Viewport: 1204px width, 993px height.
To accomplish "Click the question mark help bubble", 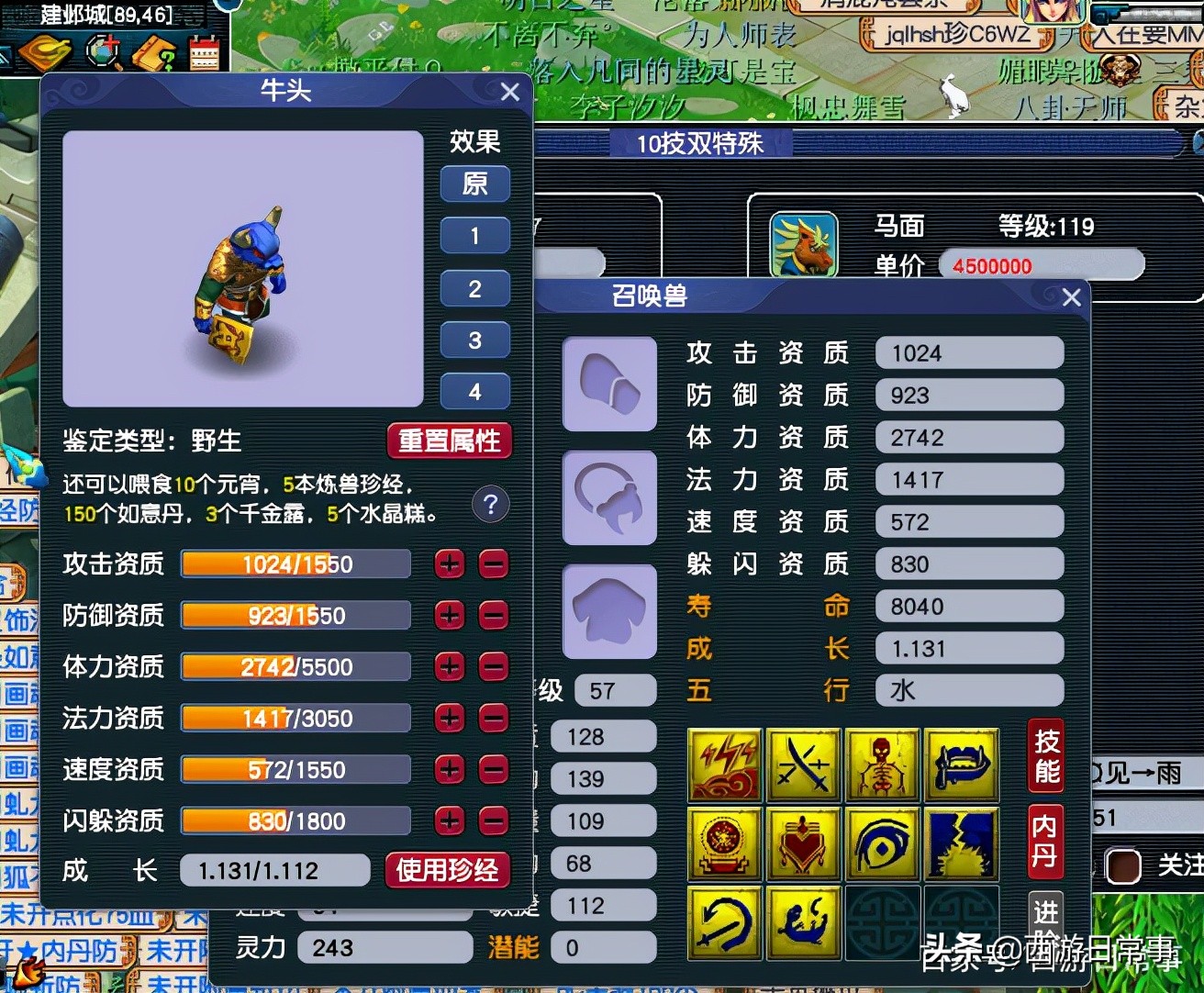I will point(491,505).
